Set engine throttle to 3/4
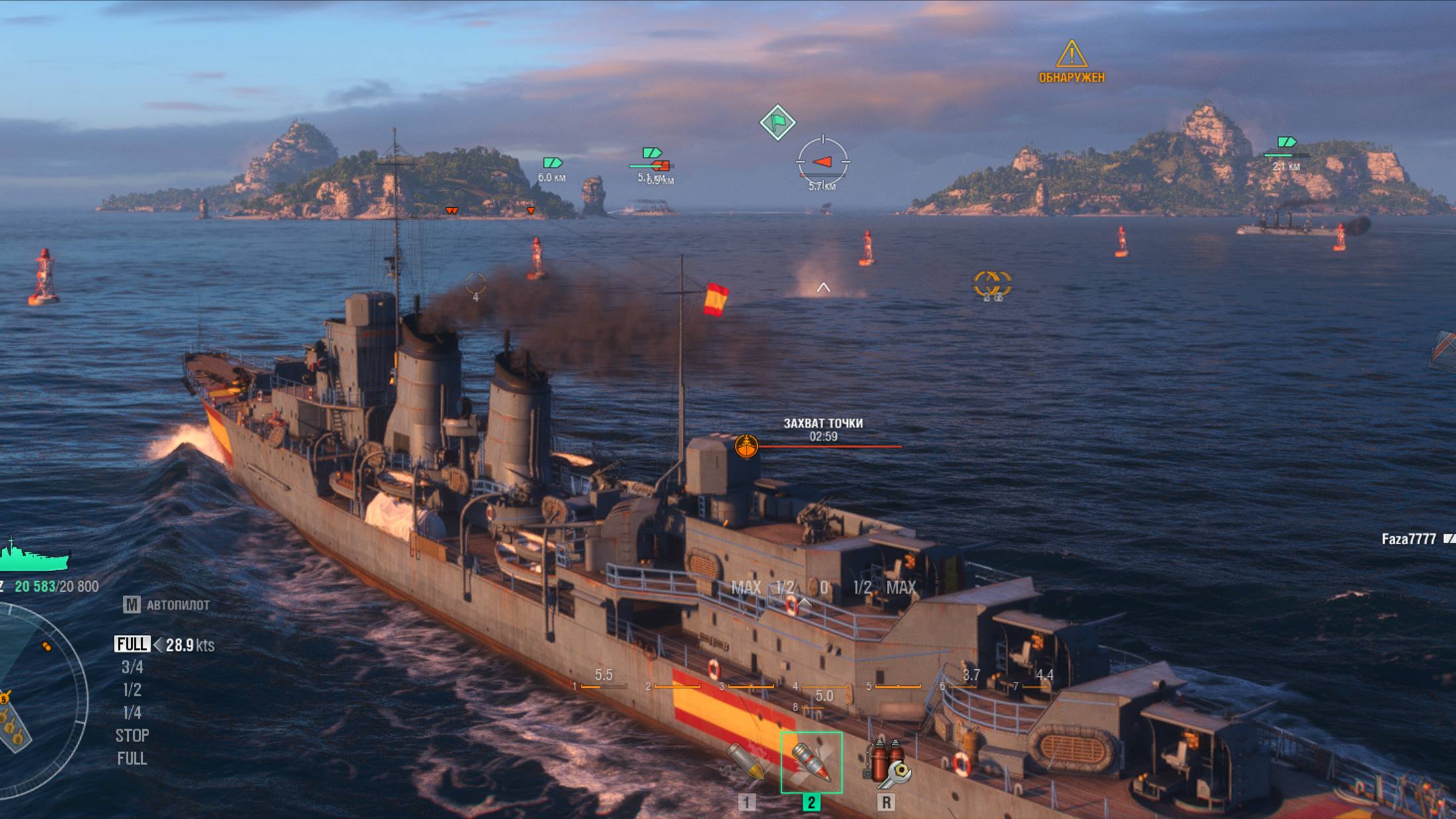Screen dimensions: 1456x819 pos(132,667)
